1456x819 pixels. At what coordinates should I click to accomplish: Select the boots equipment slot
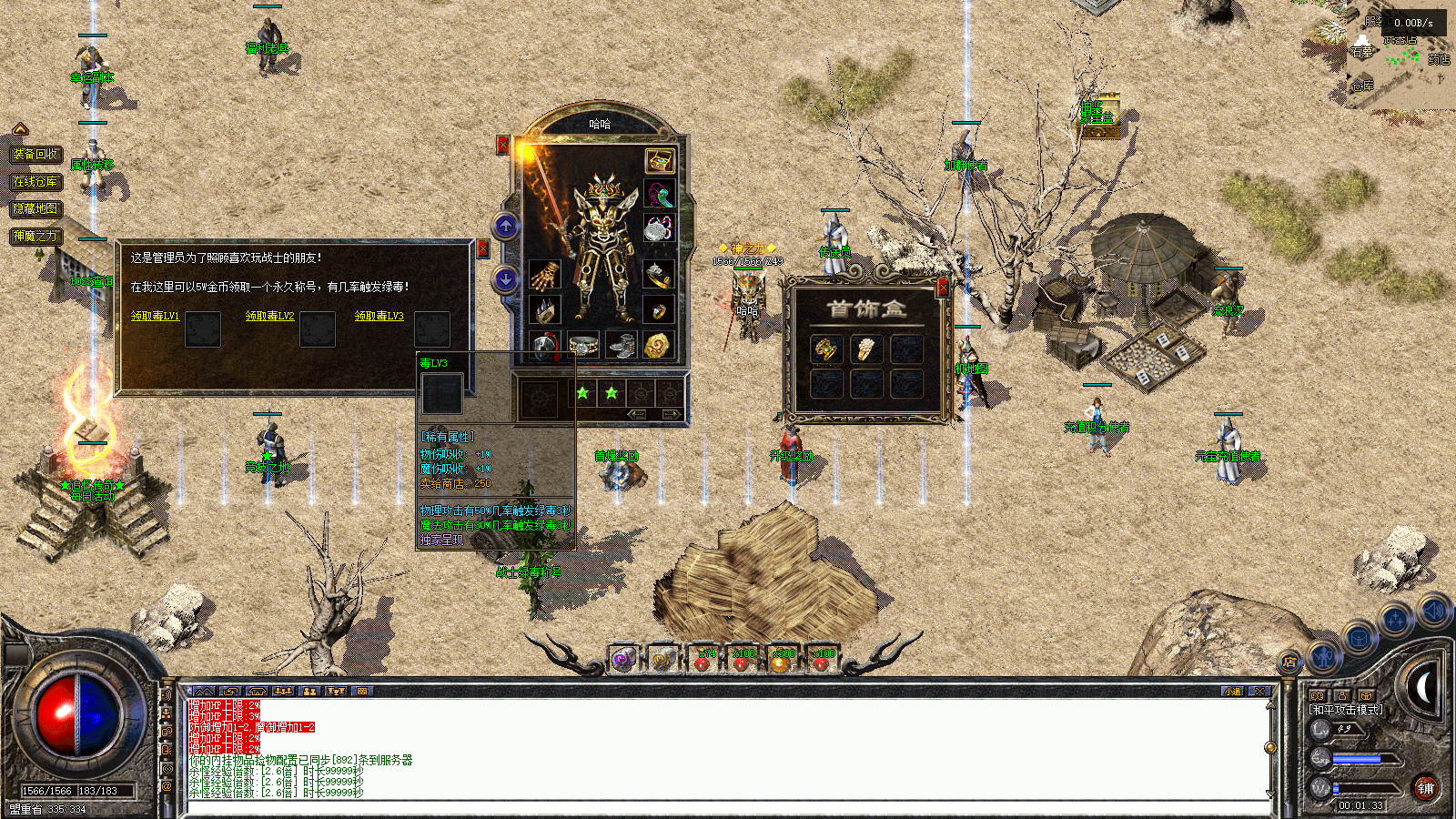coord(622,346)
